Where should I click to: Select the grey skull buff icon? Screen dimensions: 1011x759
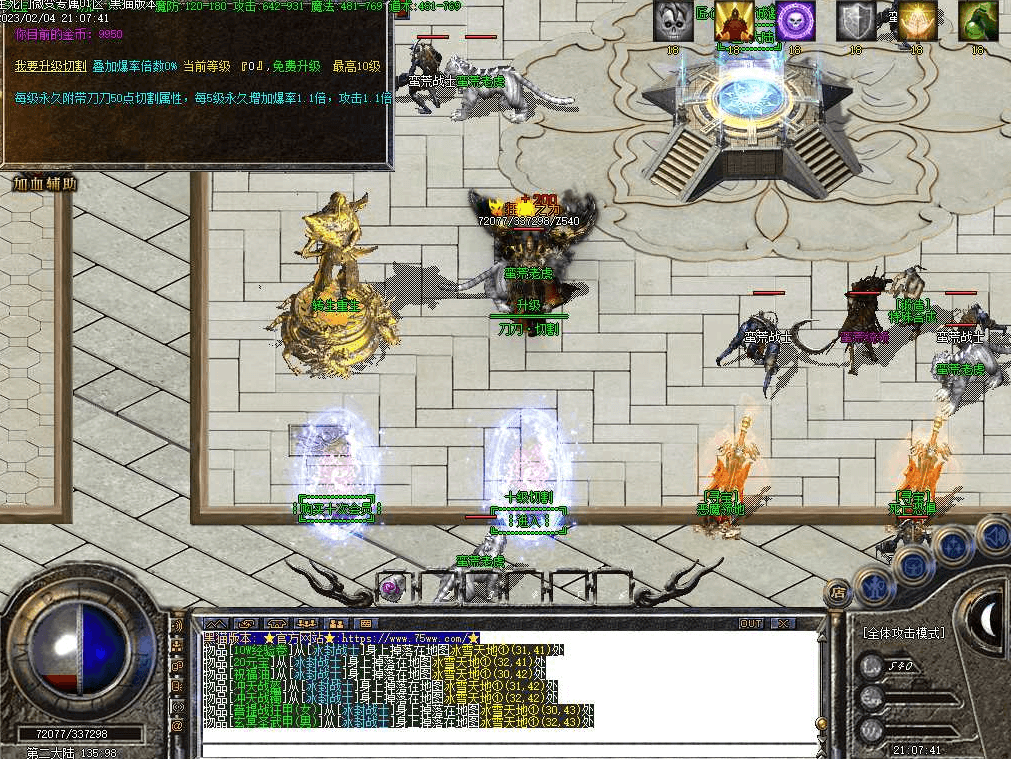pos(673,21)
